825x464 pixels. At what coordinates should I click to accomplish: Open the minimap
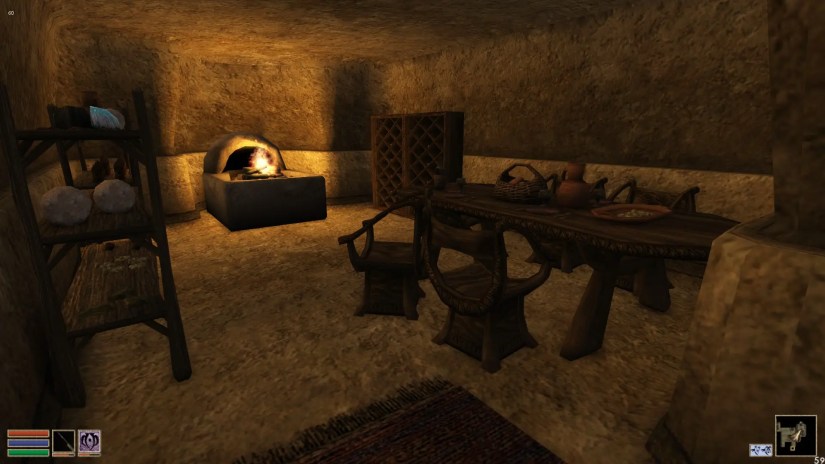[x=795, y=436]
